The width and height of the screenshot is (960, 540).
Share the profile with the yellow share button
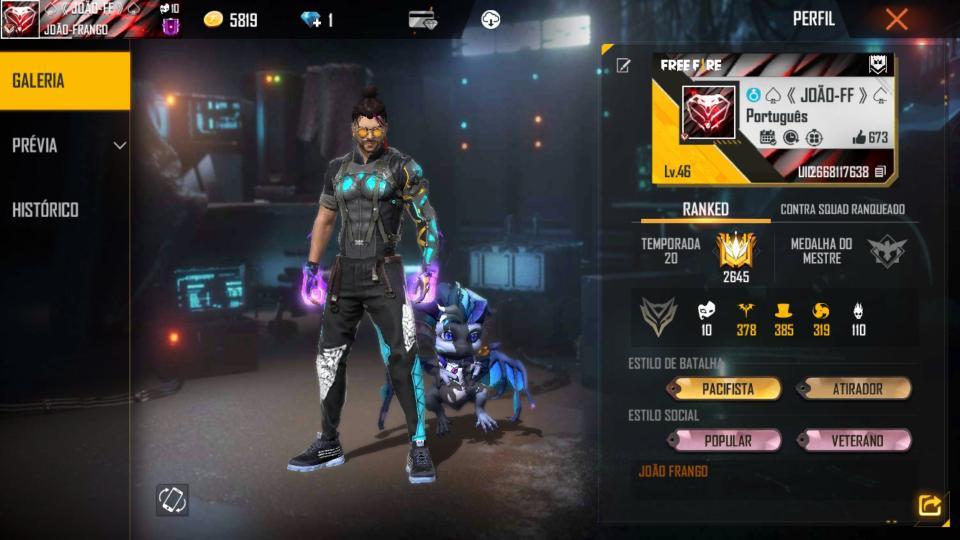[x=929, y=506]
